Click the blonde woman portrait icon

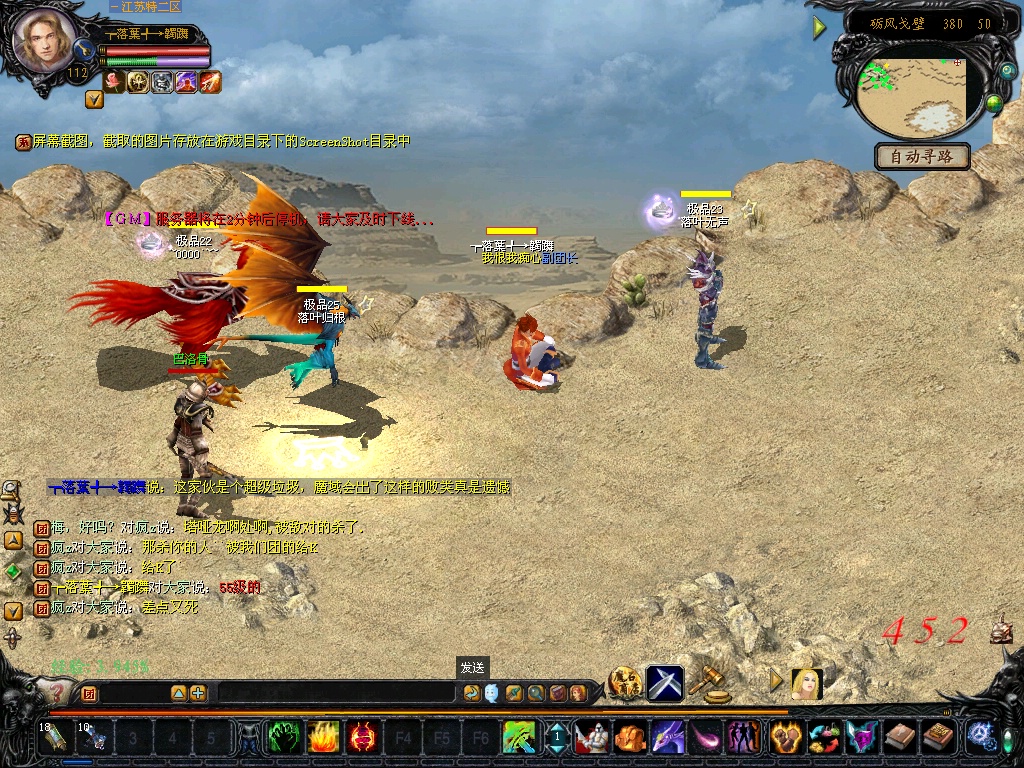click(807, 683)
